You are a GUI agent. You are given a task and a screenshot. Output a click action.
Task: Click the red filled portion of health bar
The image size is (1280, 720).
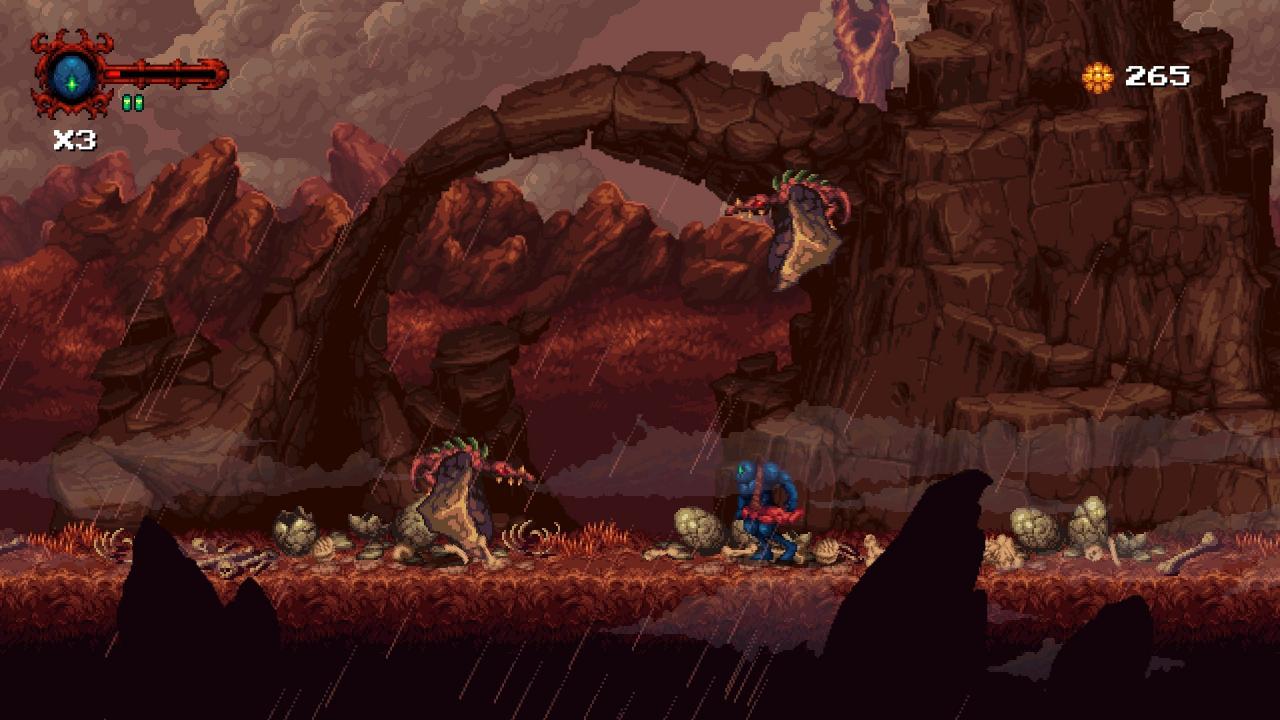112,73
